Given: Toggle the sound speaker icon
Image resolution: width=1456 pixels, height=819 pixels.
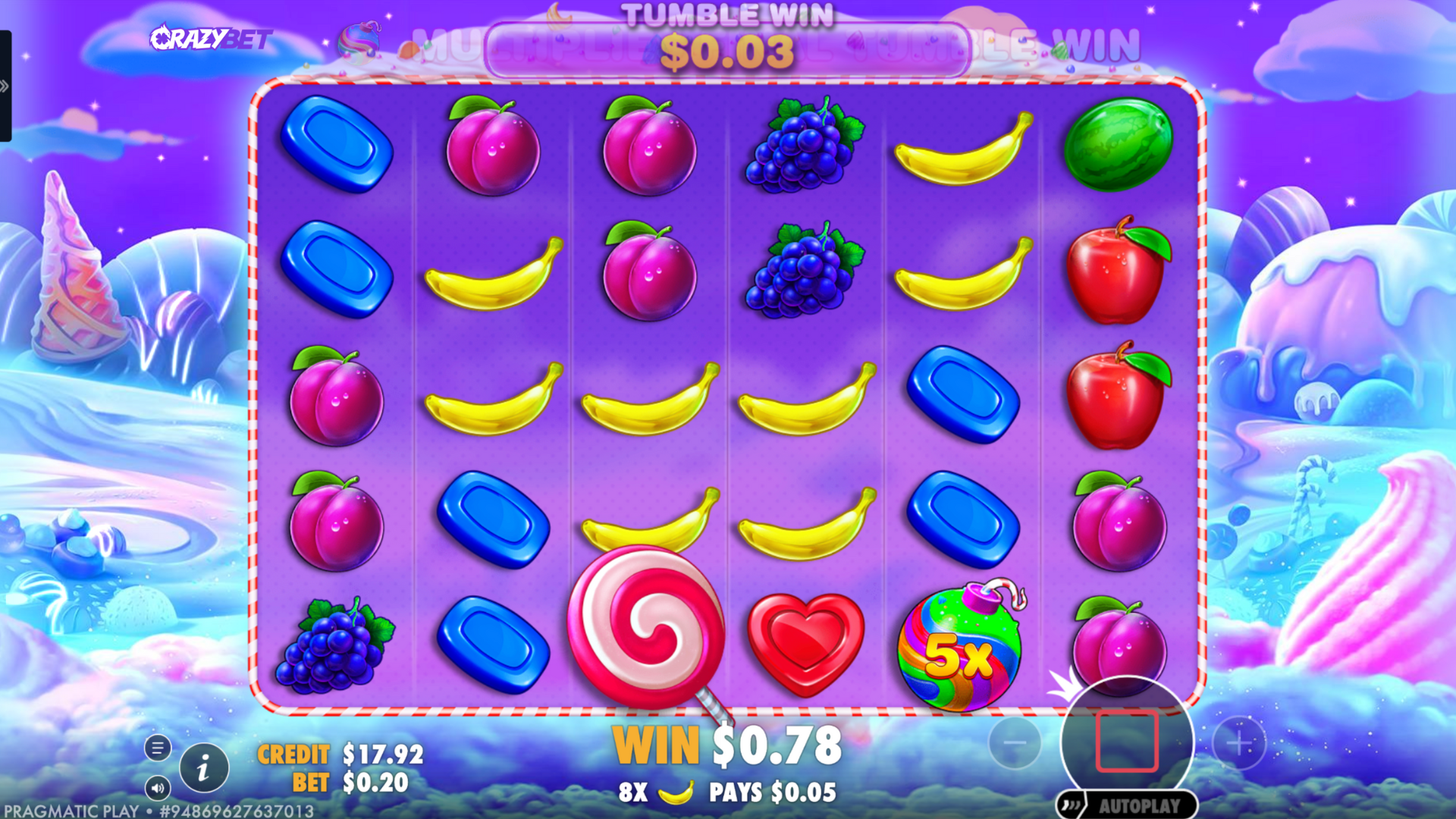Looking at the screenshot, I should (158, 788).
